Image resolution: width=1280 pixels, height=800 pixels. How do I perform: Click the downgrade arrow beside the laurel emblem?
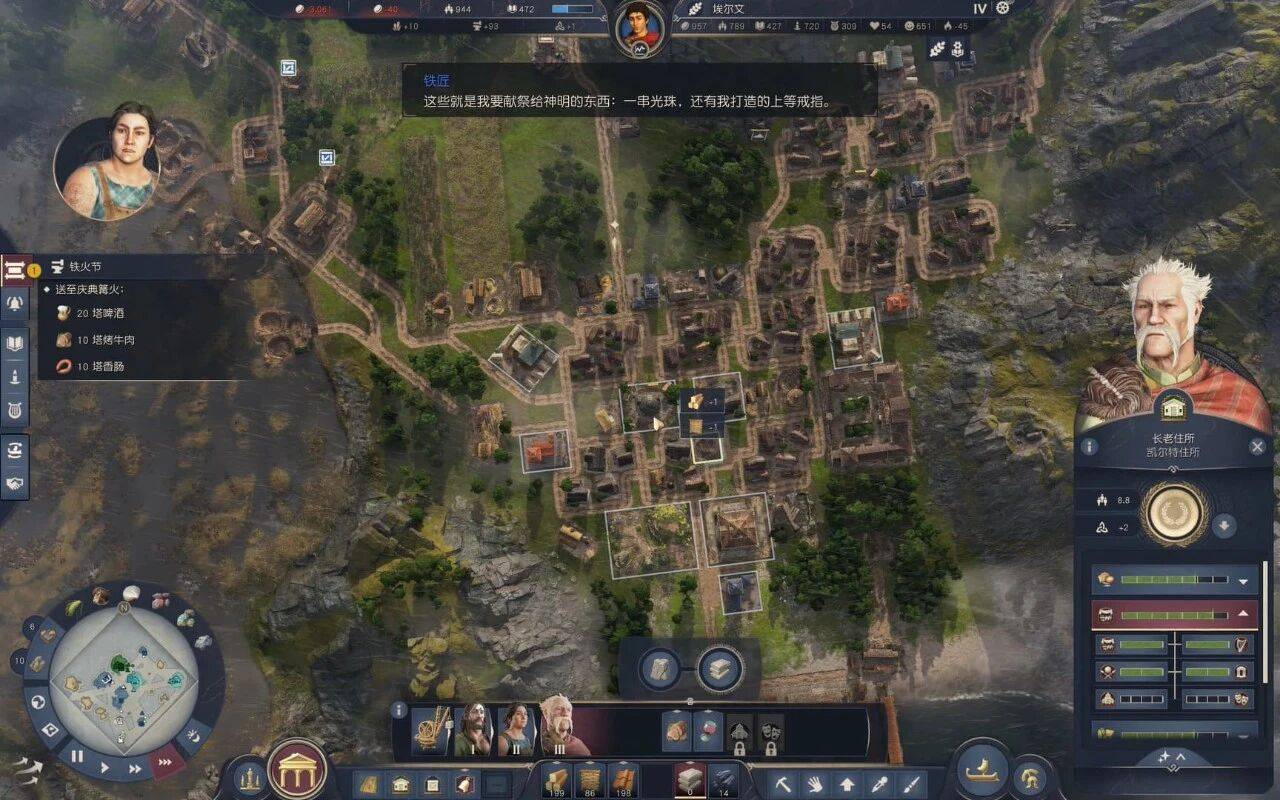[1224, 525]
